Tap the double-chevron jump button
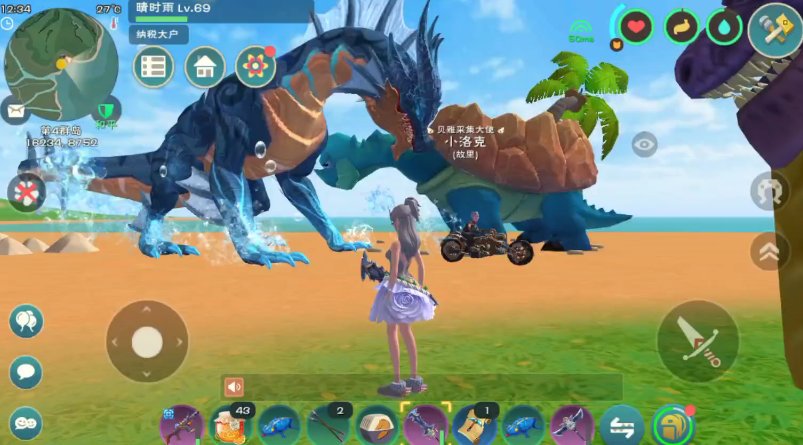803x445 pixels. click(x=768, y=250)
